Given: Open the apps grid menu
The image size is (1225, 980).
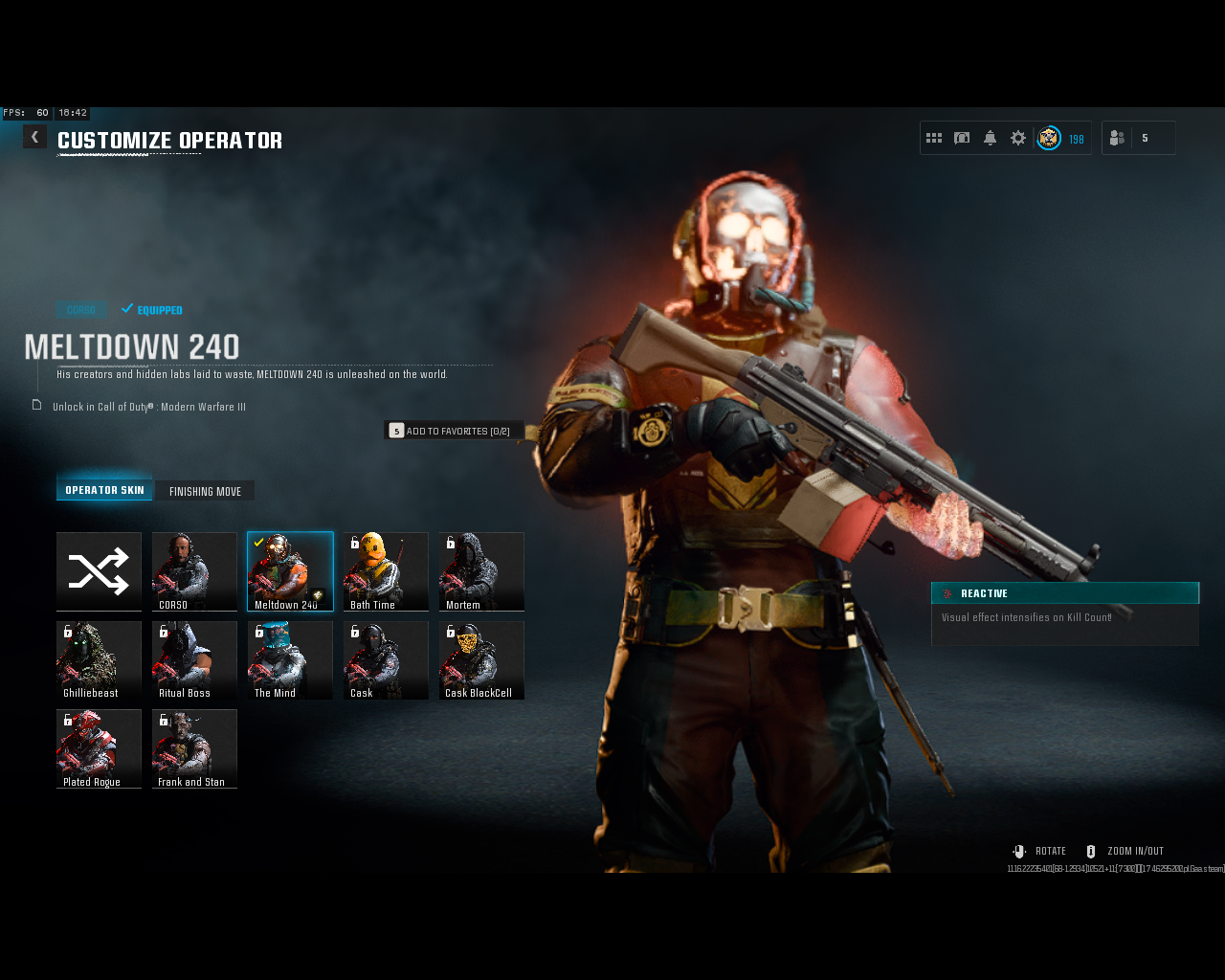Looking at the screenshot, I should pyautogui.click(x=934, y=137).
